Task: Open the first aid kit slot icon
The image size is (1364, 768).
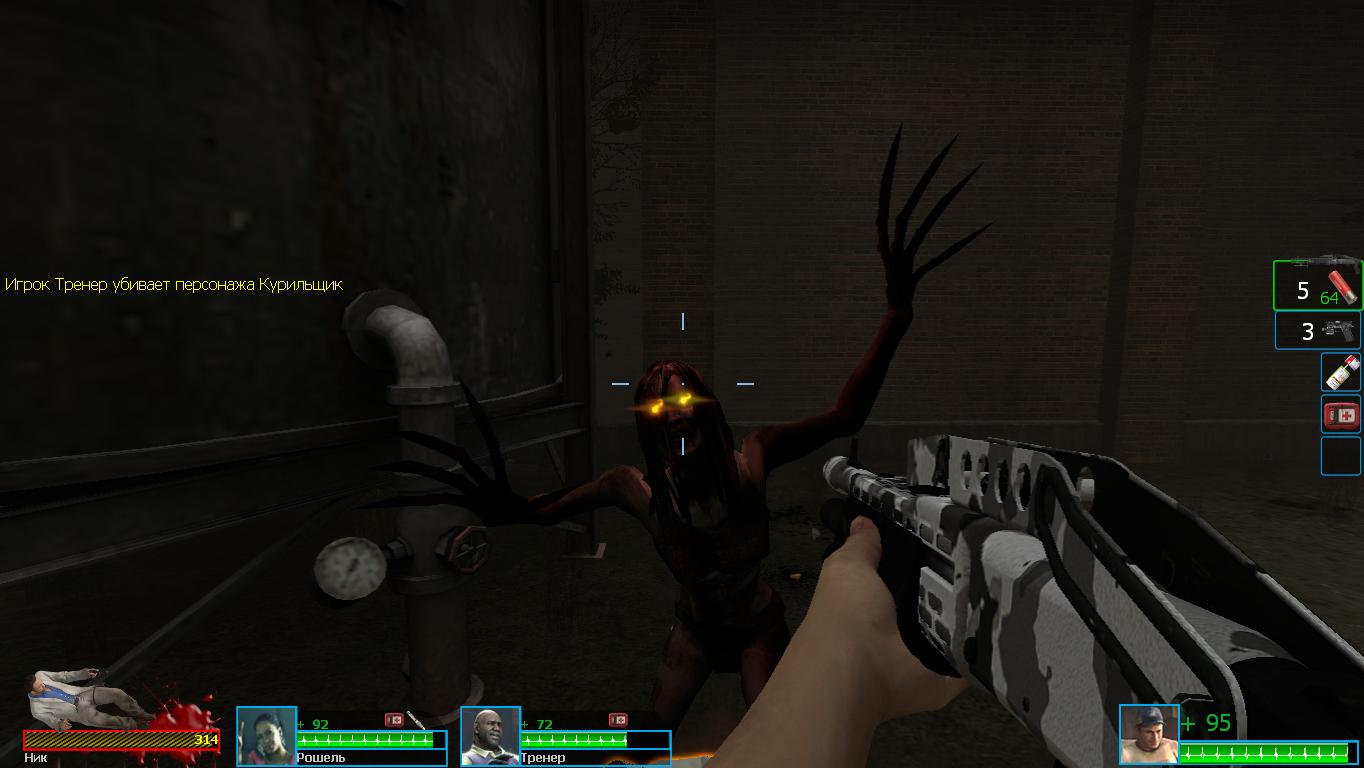Action: (x=1340, y=413)
